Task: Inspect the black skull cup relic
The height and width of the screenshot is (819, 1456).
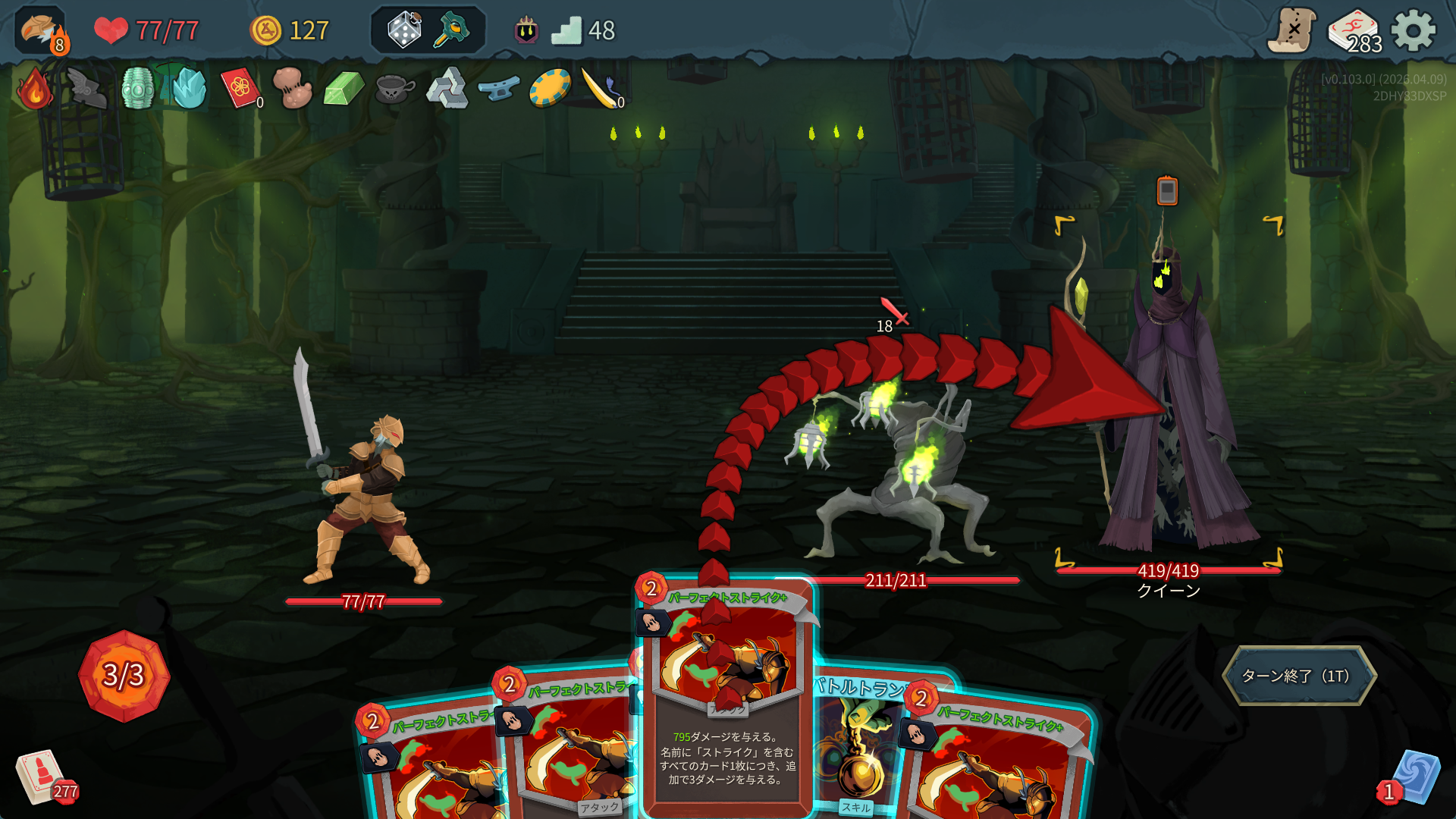Action: click(x=394, y=89)
